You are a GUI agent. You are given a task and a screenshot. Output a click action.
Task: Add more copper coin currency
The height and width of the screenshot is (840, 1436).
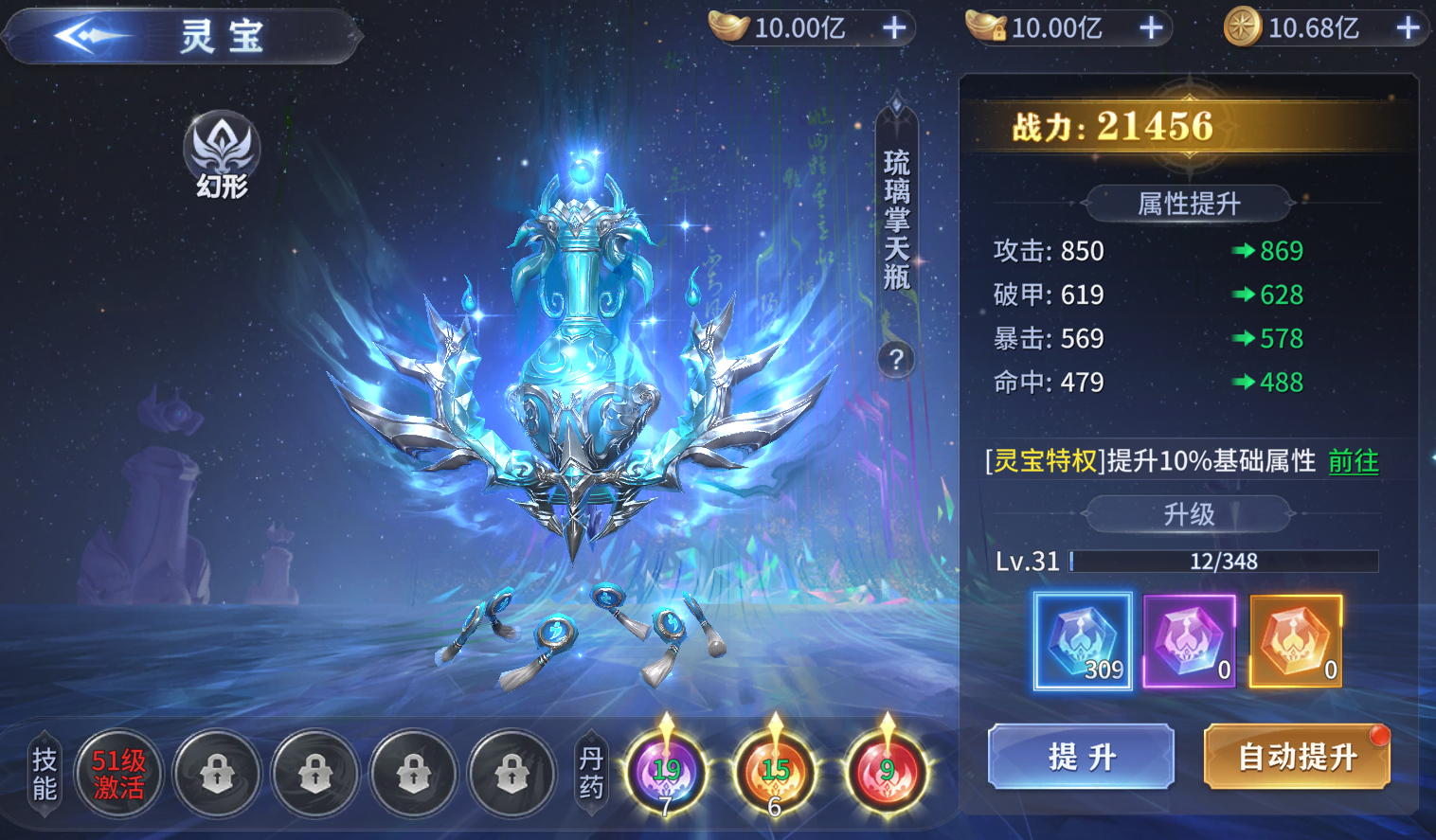[x=1408, y=28]
